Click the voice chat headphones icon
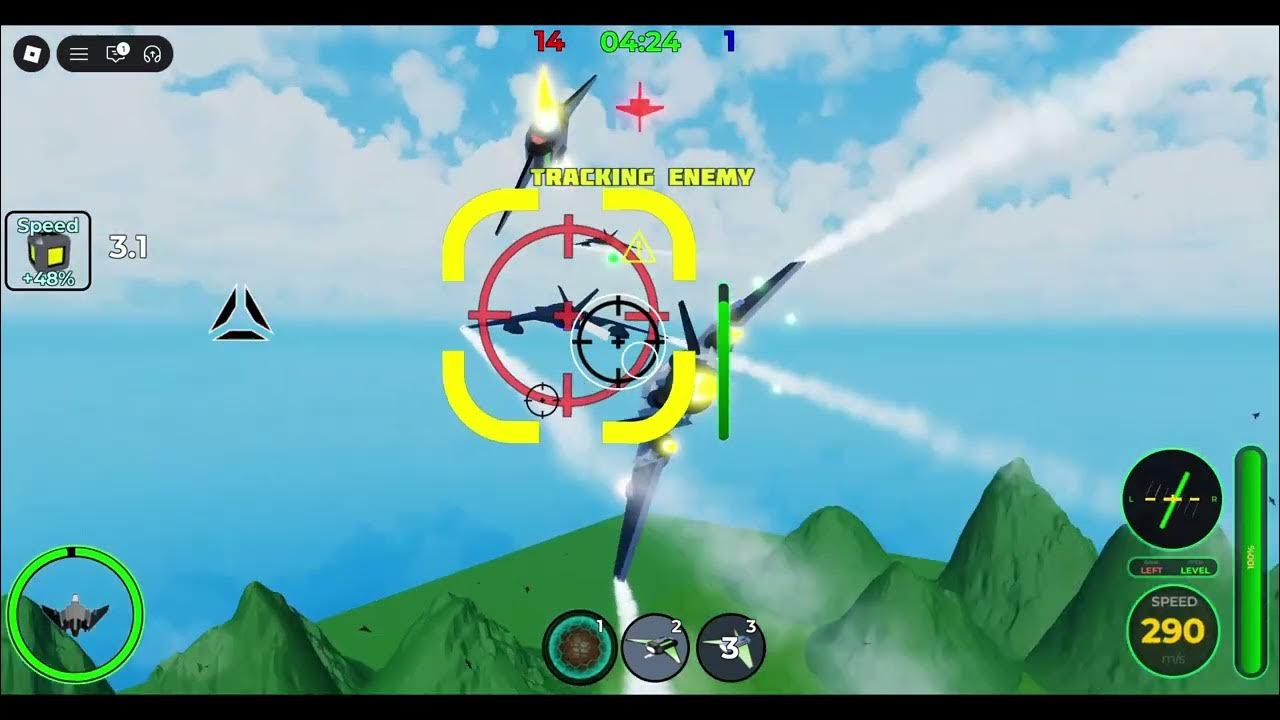 153,54
